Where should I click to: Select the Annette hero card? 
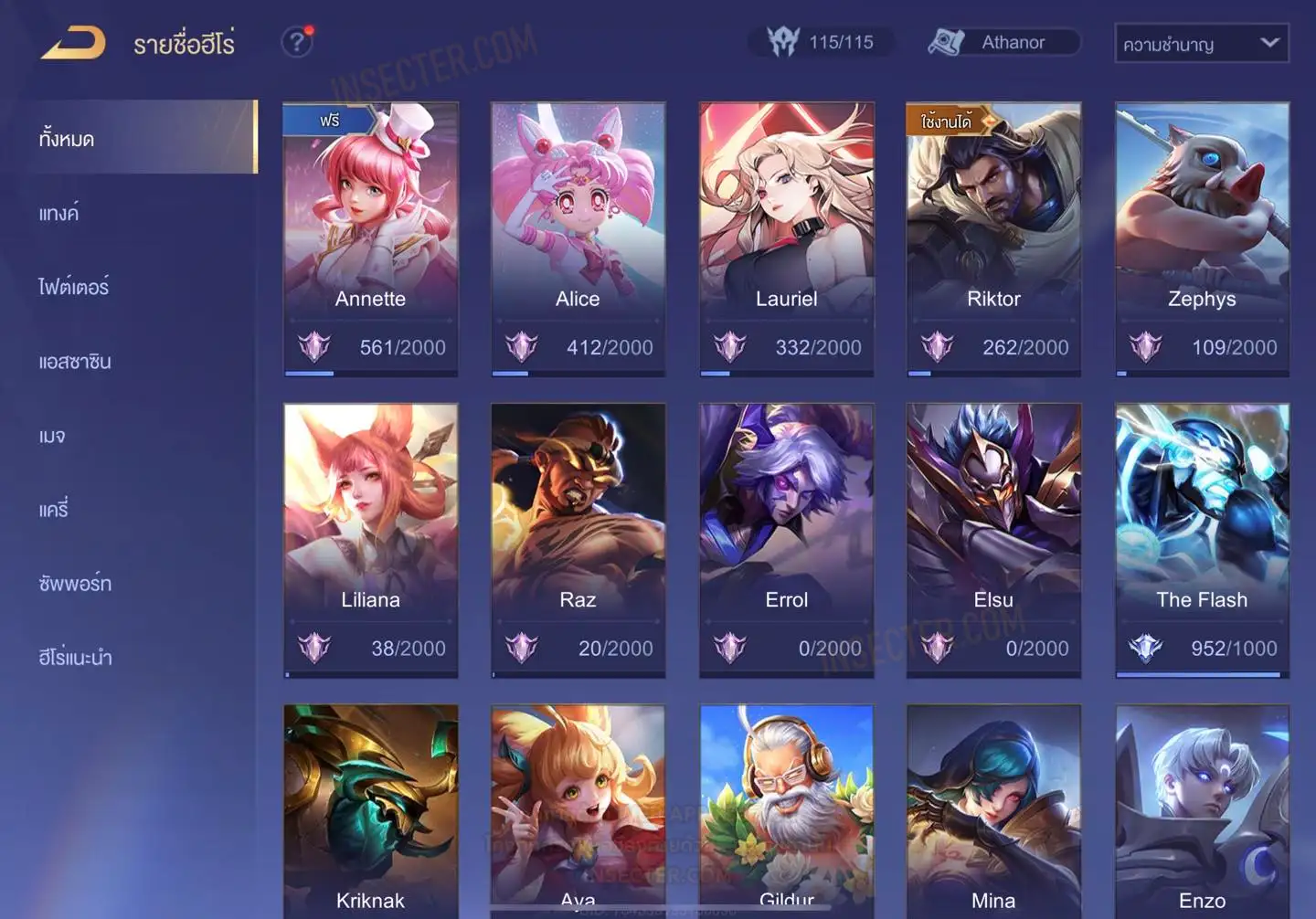point(370,238)
